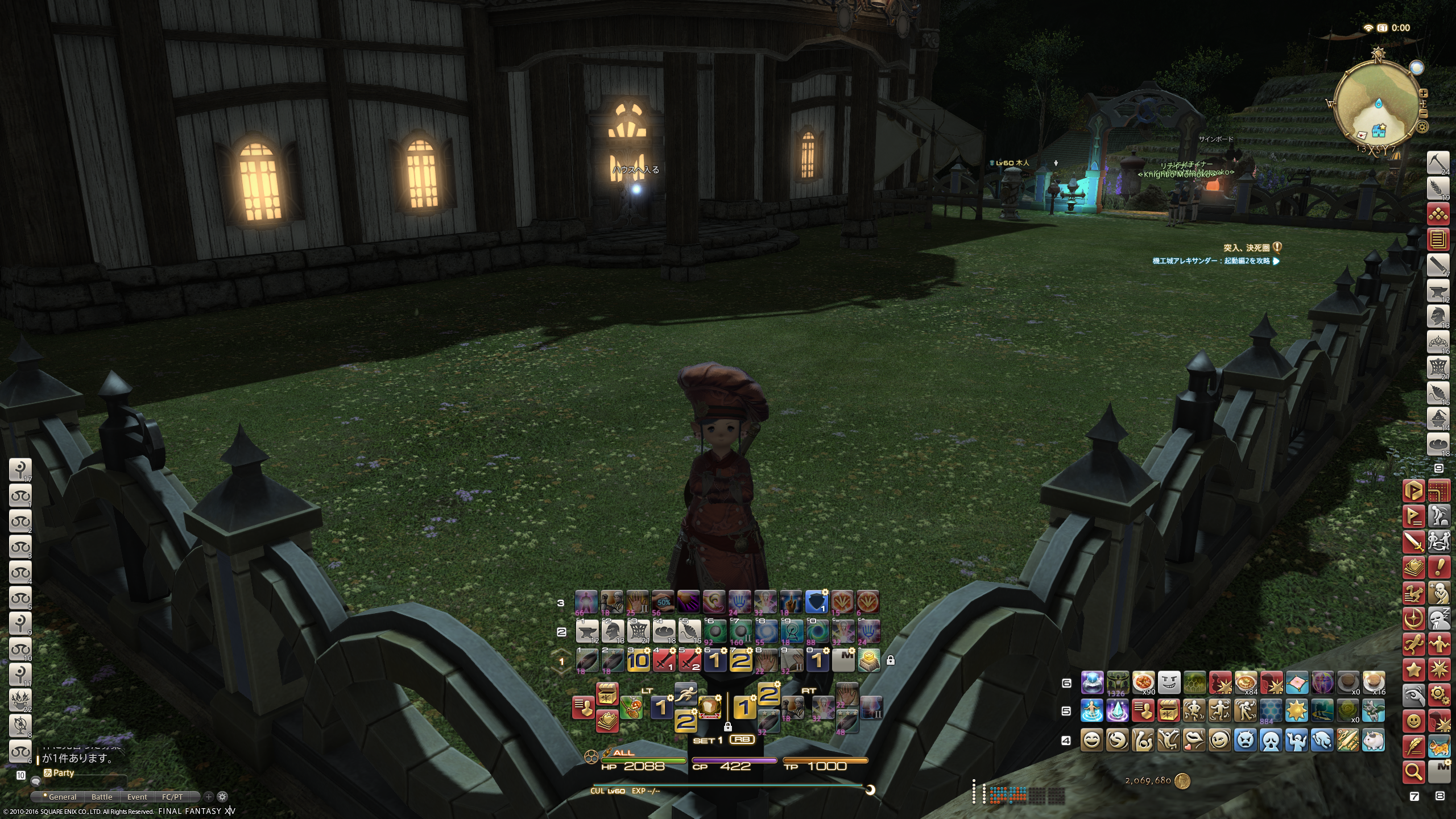
Task: Open the Event chat tab
Action: [x=137, y=797]
